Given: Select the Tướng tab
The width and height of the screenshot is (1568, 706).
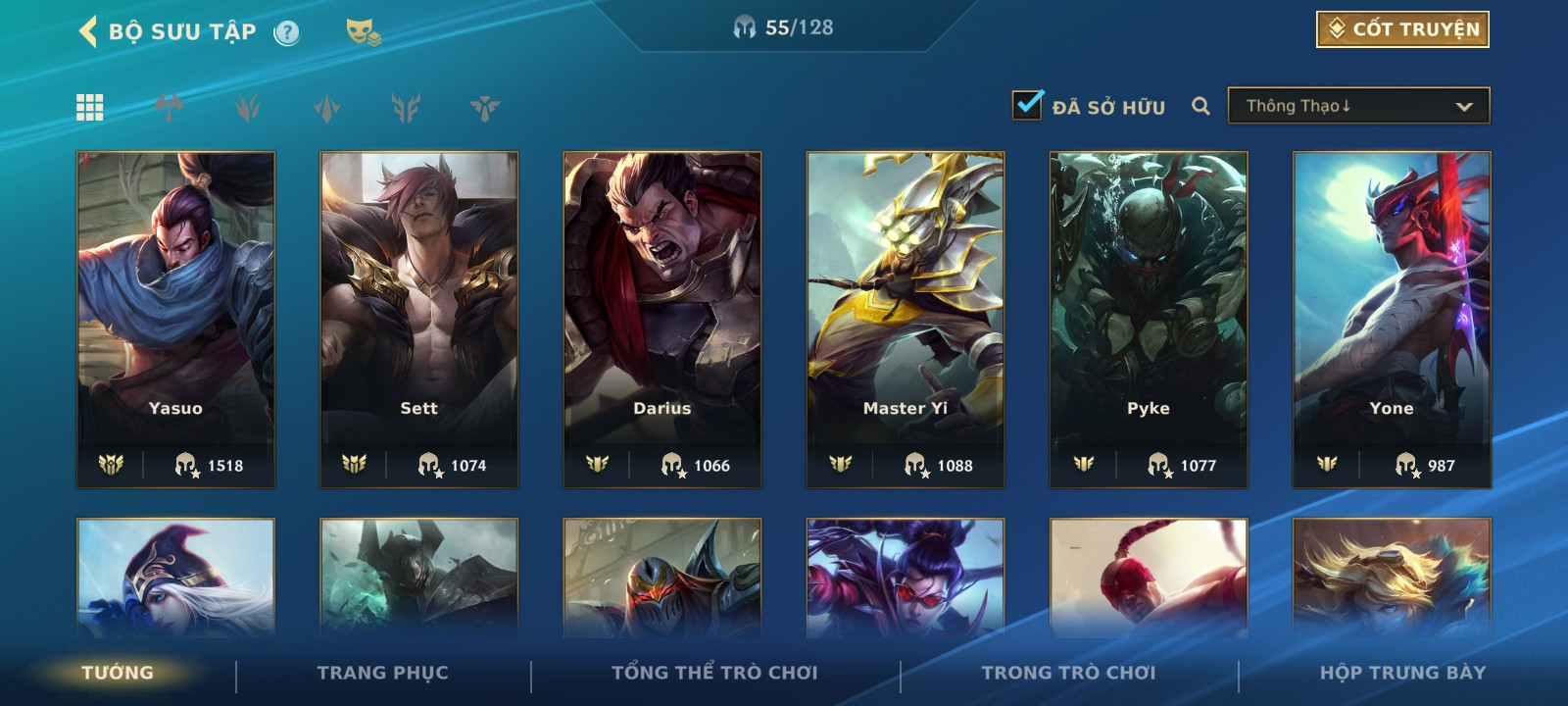Looking at the screenshot, I should click(118, 673).
